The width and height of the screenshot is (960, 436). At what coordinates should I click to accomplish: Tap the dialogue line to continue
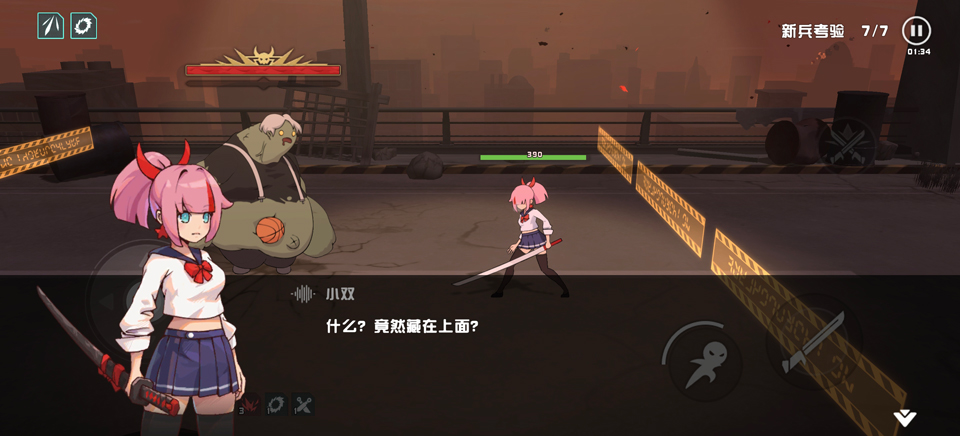click(402, 327)
